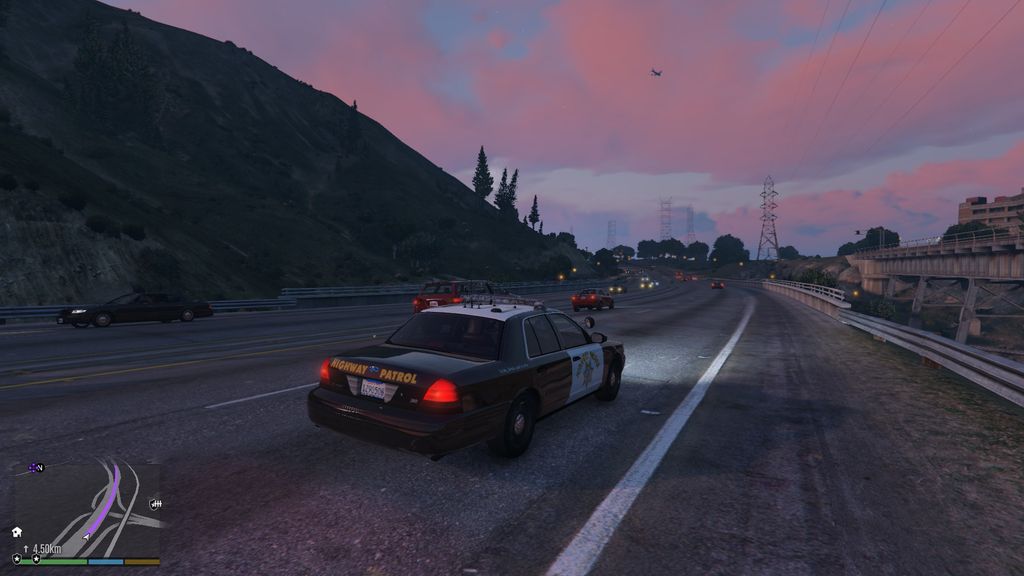This screenshot has width=1024, height=576.
Task: Select the shield-shaped blip on the minimap
Action: [x=155, y=504]
